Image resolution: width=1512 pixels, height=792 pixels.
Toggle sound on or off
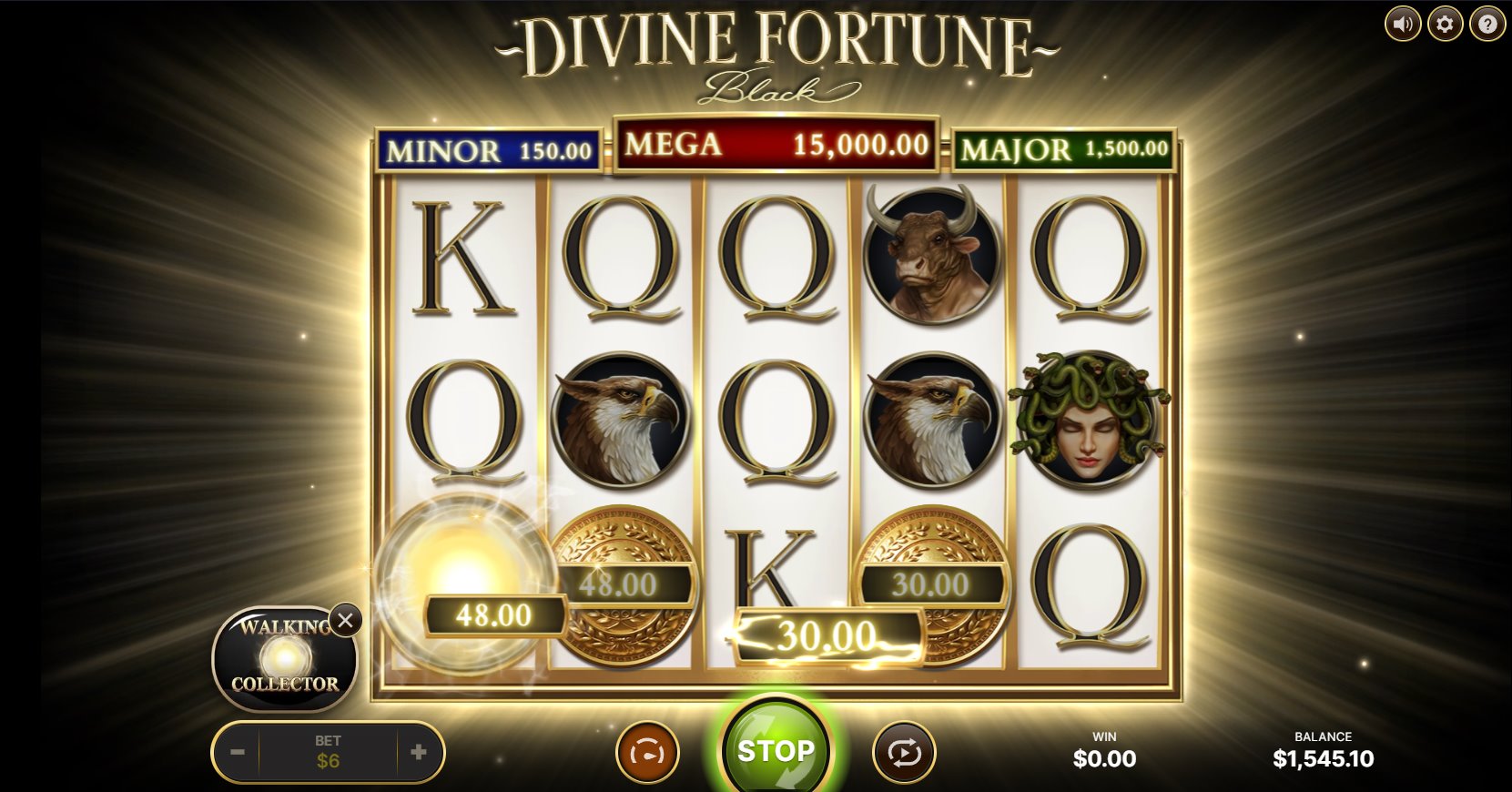(1402, 24)
